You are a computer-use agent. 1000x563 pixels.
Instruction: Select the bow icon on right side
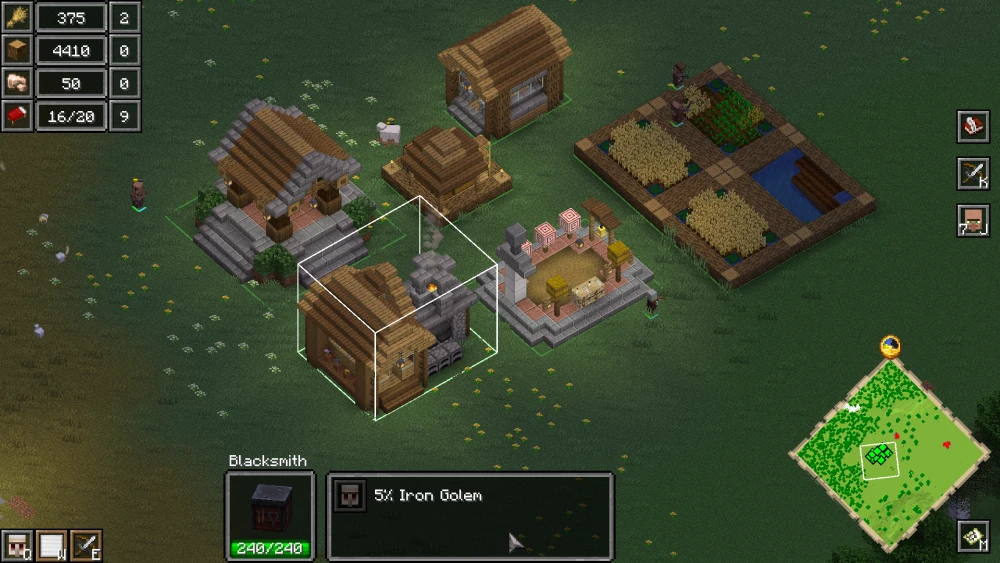click(972, 173)
